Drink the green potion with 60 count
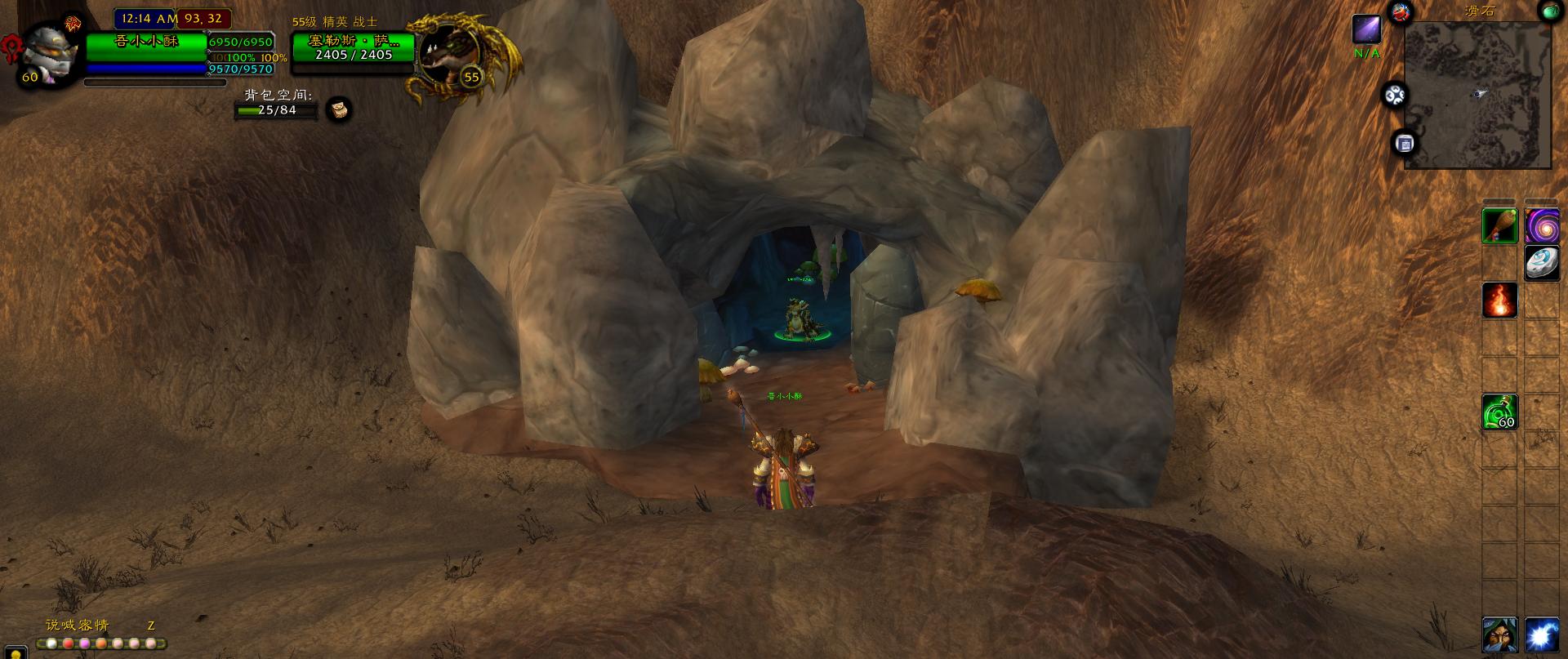Image resolution: width=1568 pixels, height=659 pixels. tap(1500, 412)
